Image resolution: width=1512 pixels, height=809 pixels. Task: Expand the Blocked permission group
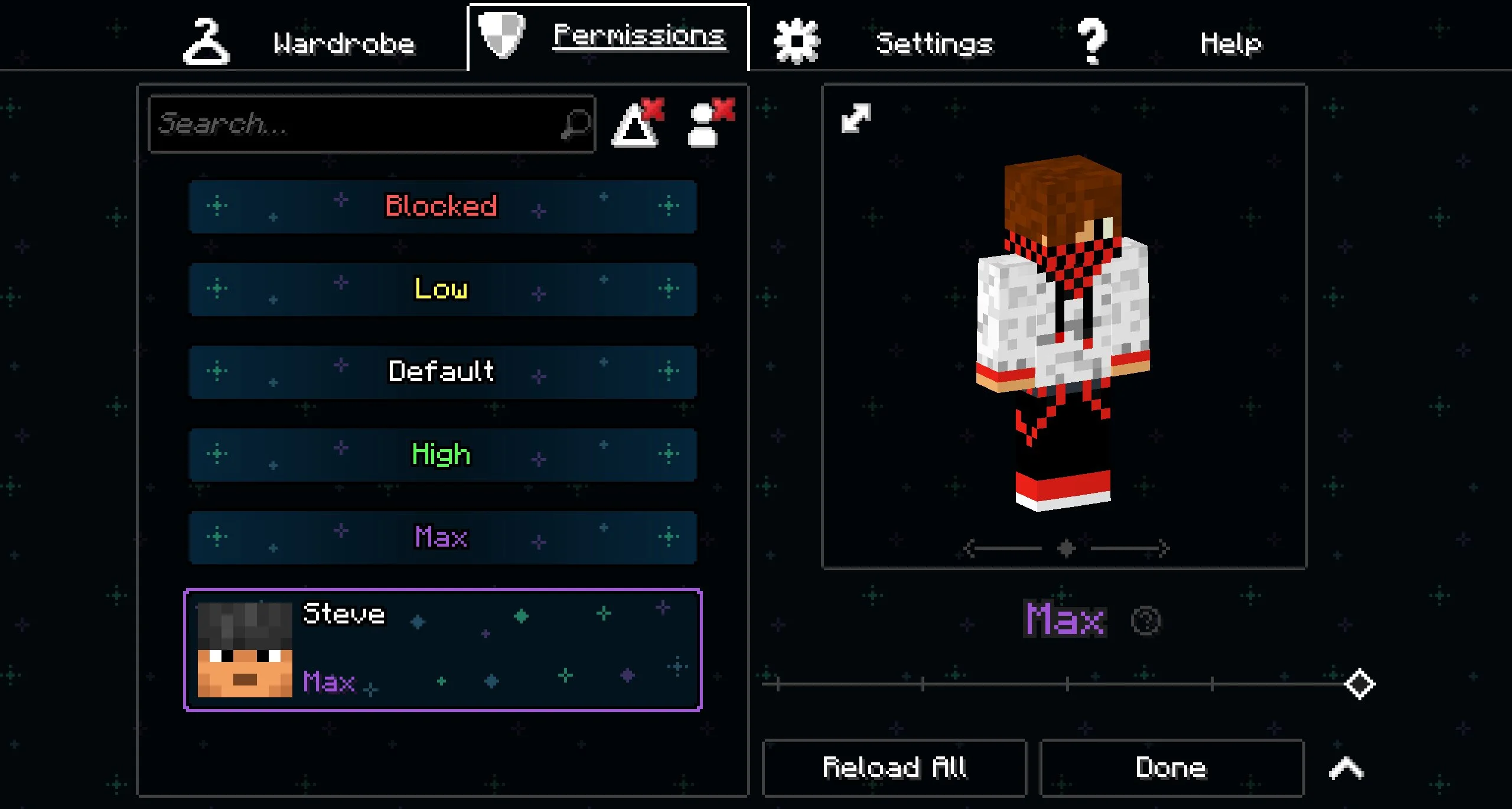[x=442, y=206]
